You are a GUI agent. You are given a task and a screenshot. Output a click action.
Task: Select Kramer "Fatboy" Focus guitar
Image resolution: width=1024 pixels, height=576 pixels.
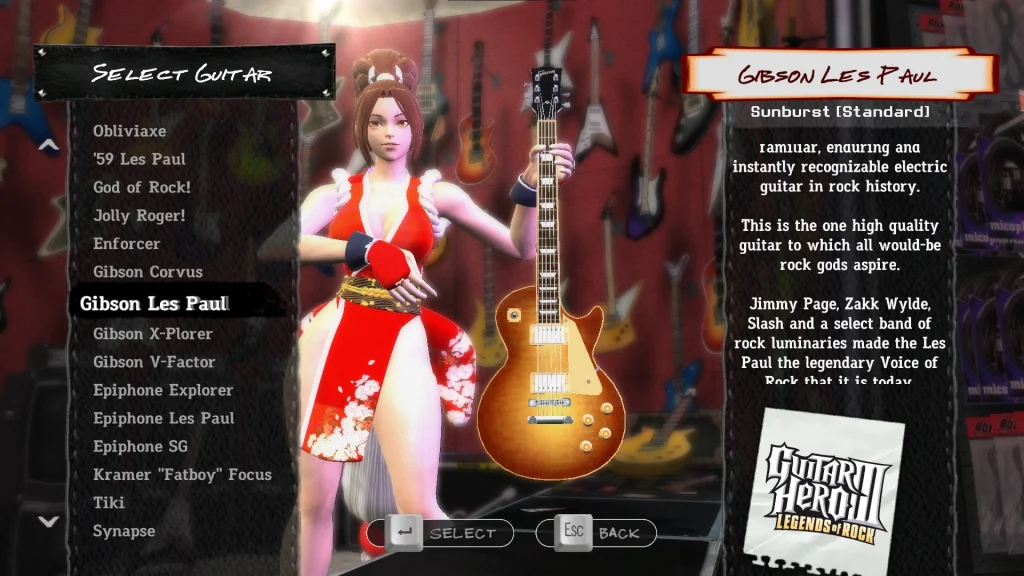click(182, 474)
